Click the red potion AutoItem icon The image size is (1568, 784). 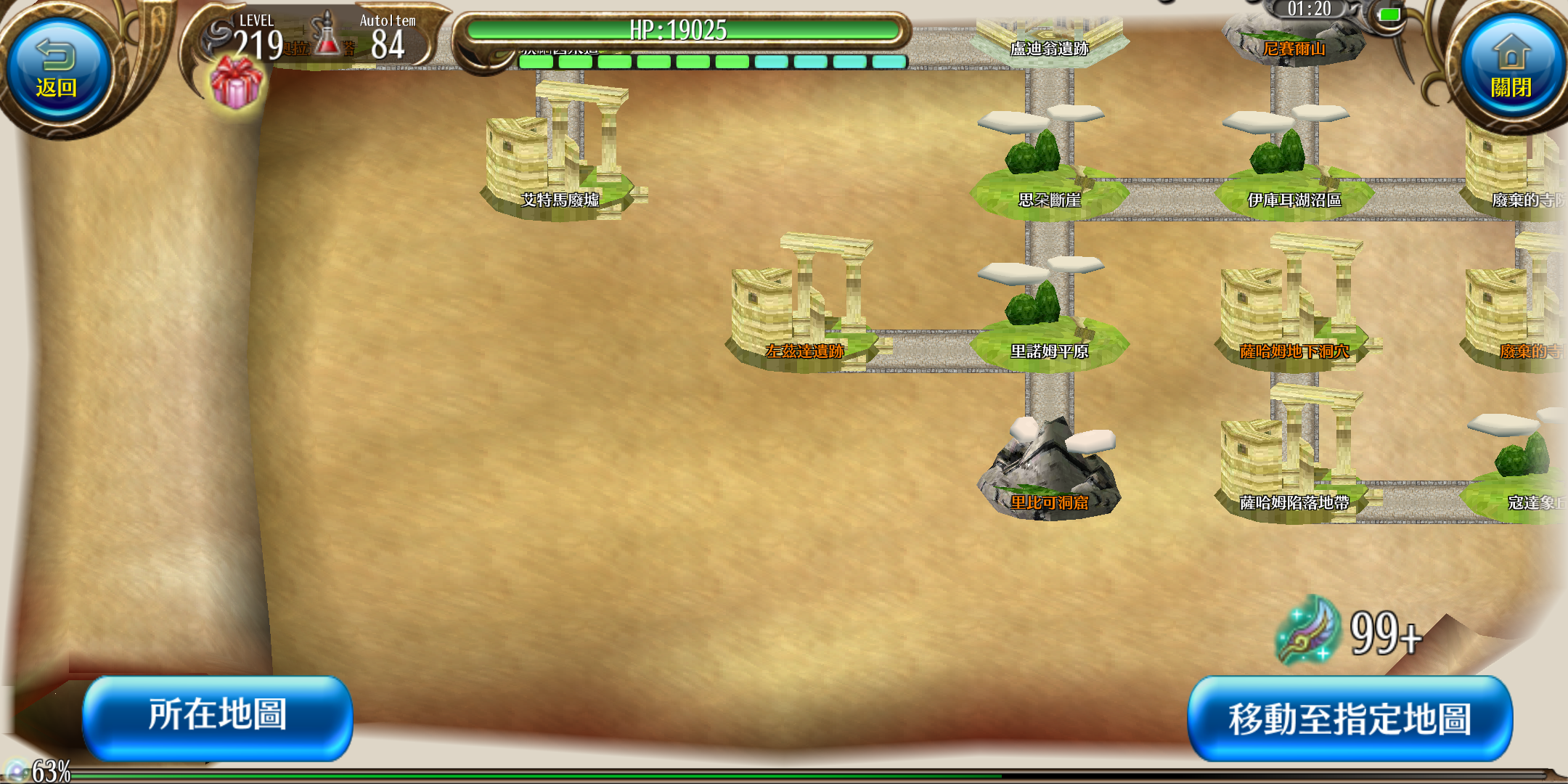pyautogui.click(x=327, y=35)
